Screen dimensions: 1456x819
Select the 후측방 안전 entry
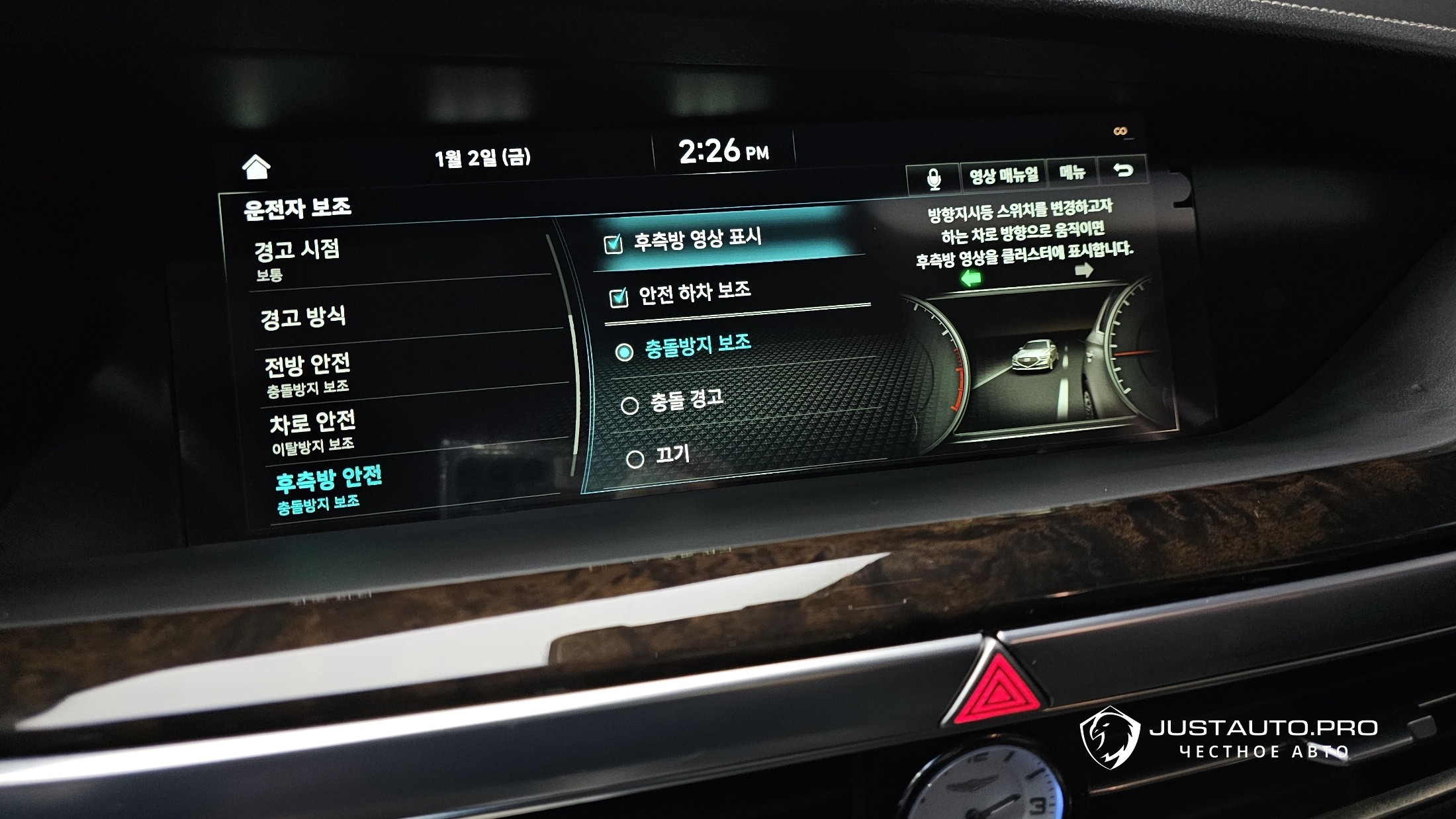point(328,488)
